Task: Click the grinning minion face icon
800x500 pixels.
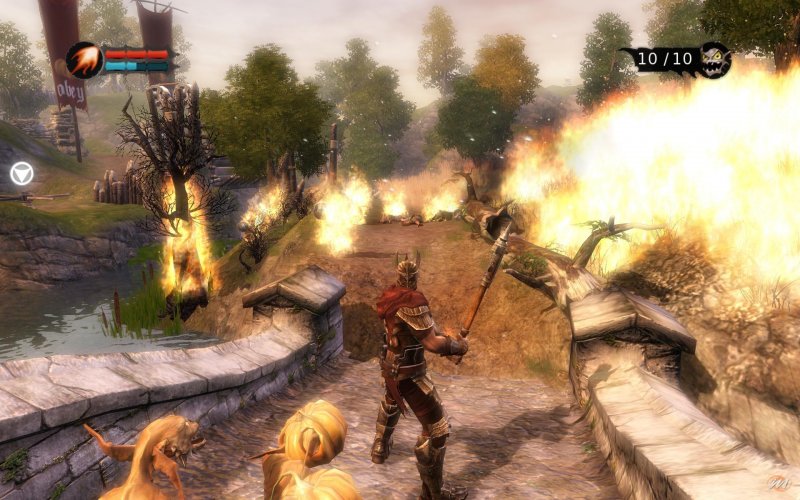Action: pyautogui.click(x=714, y=59)
